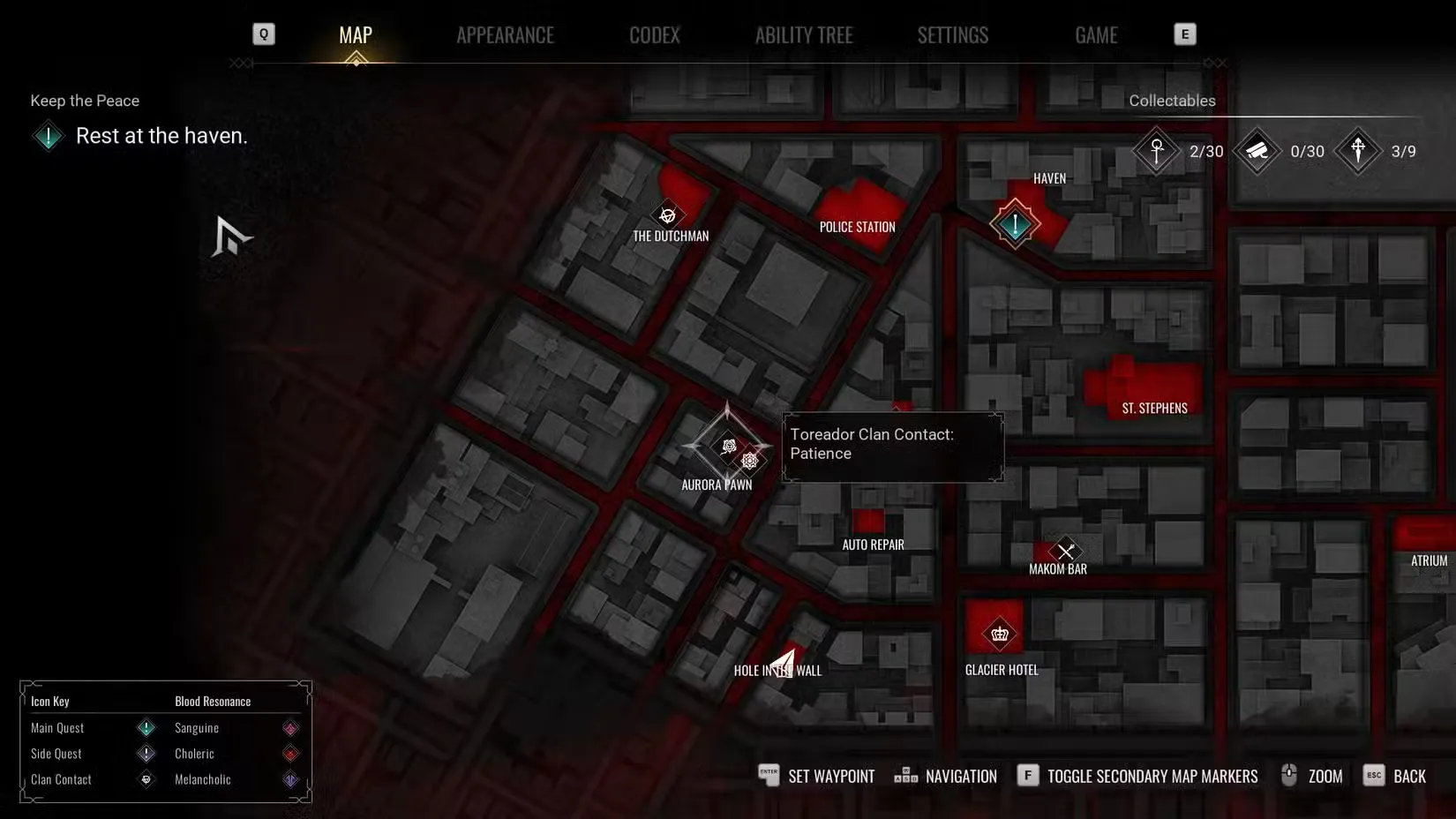Switch to the CODEX tab

[x=654, y=34]
